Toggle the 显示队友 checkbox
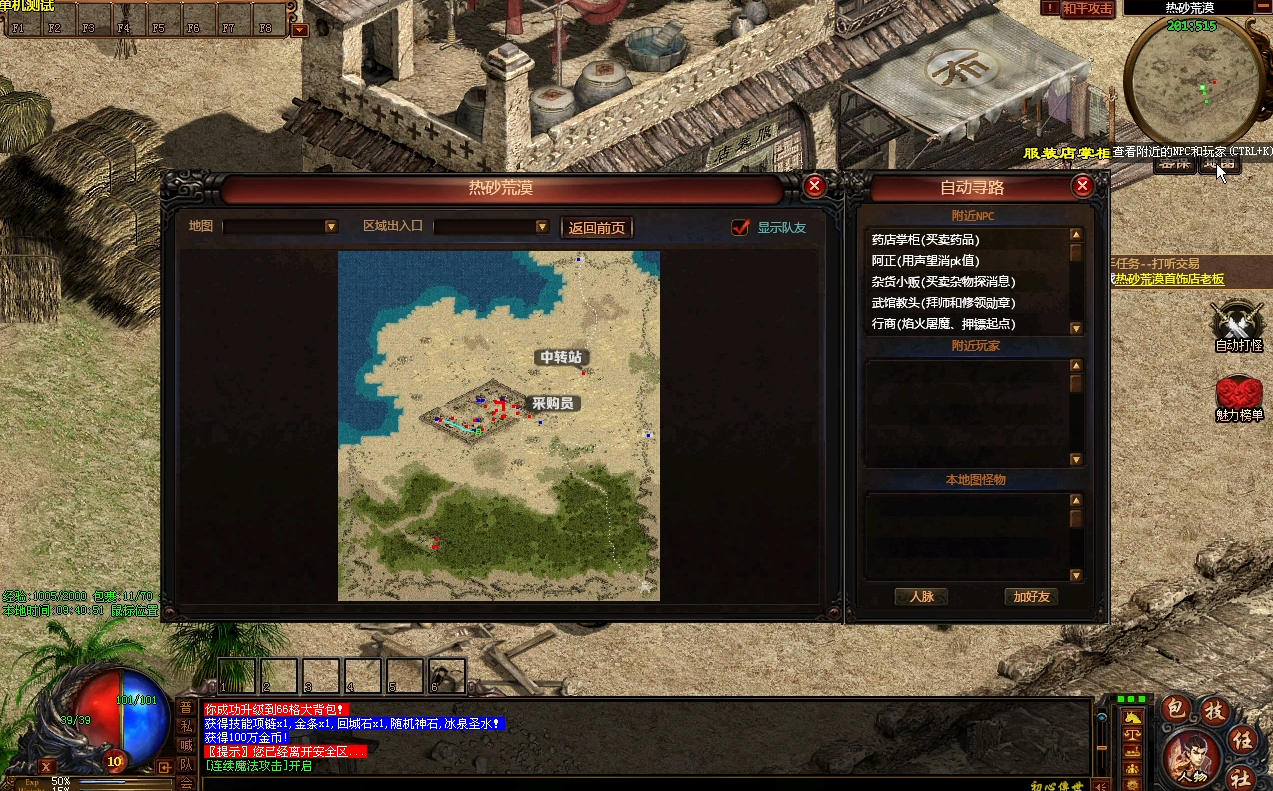Image resolution: width=1273 pixels, height=791 pixels. (x=740, y=227)
